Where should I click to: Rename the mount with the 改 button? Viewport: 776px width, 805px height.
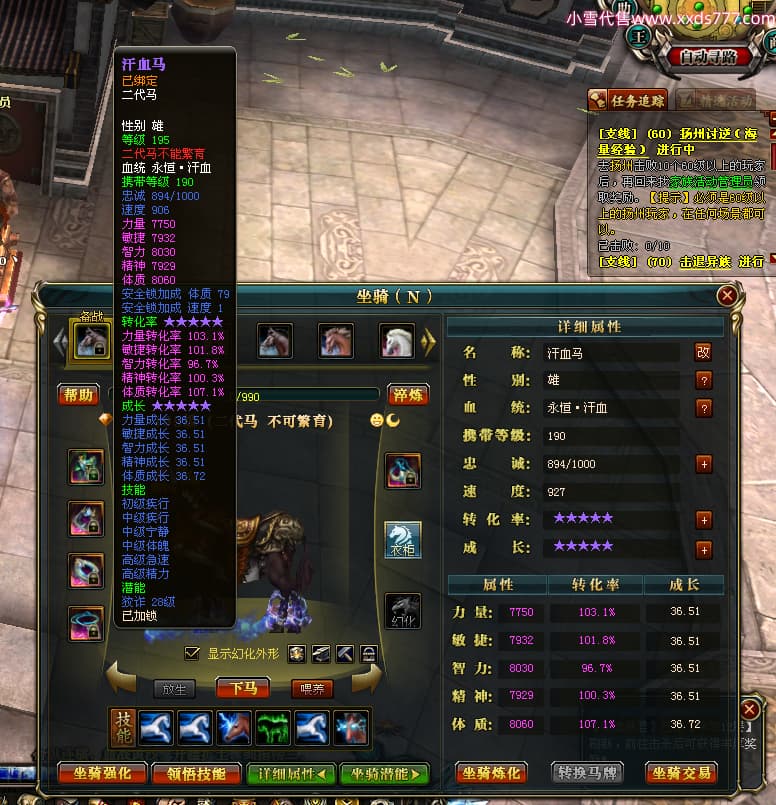click(x=703, y=352)
